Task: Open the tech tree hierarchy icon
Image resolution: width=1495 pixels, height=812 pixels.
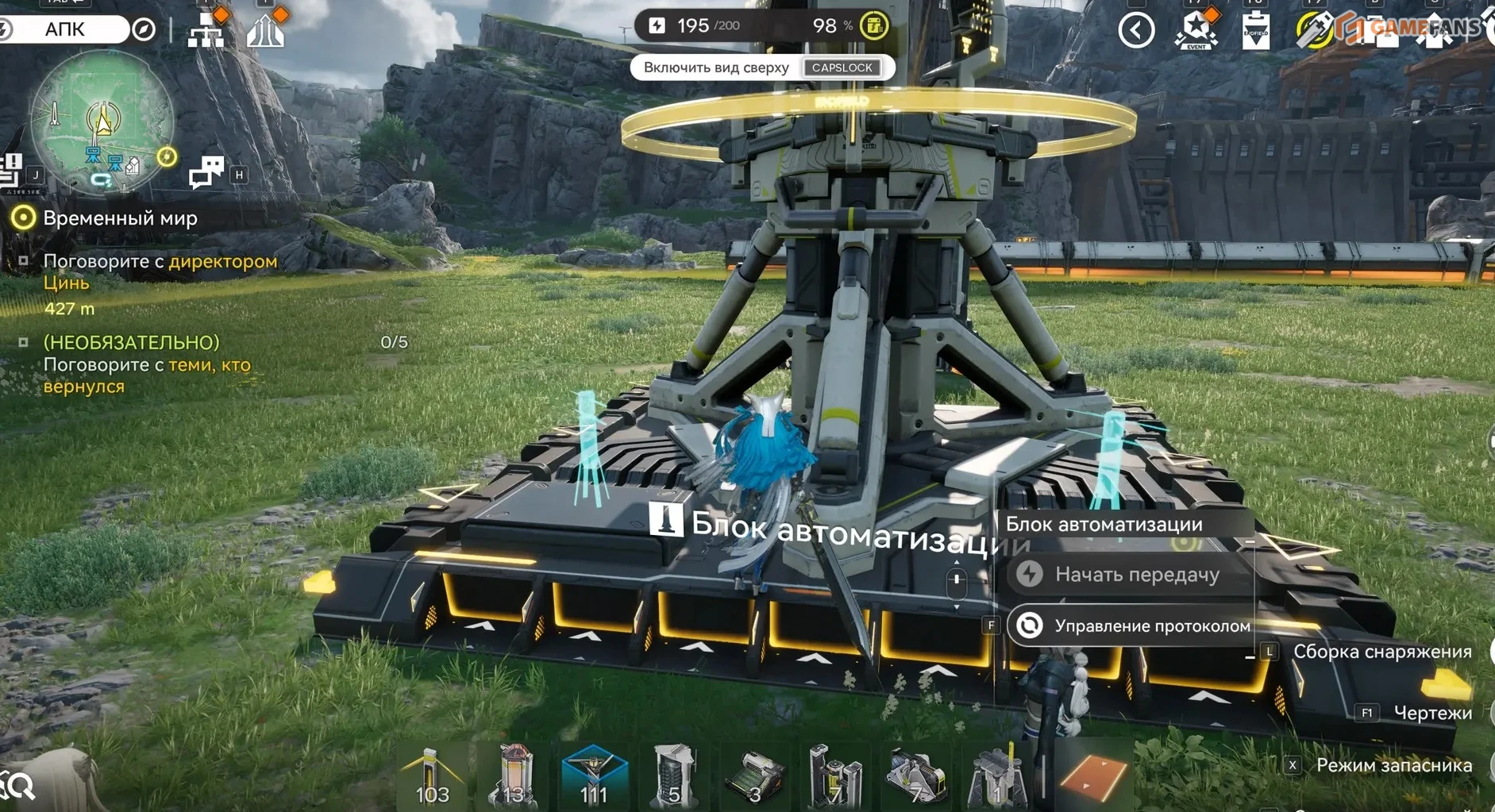Action: pyautogui.click(x=206, y=30)
